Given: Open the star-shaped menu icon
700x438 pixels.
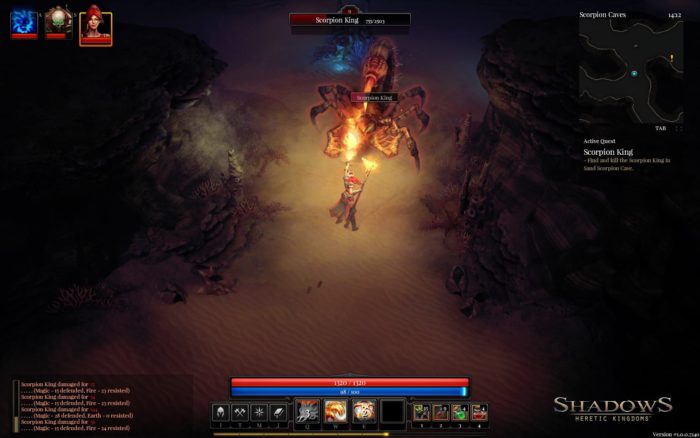Looking at the screenshot, I should pos(260,411).
